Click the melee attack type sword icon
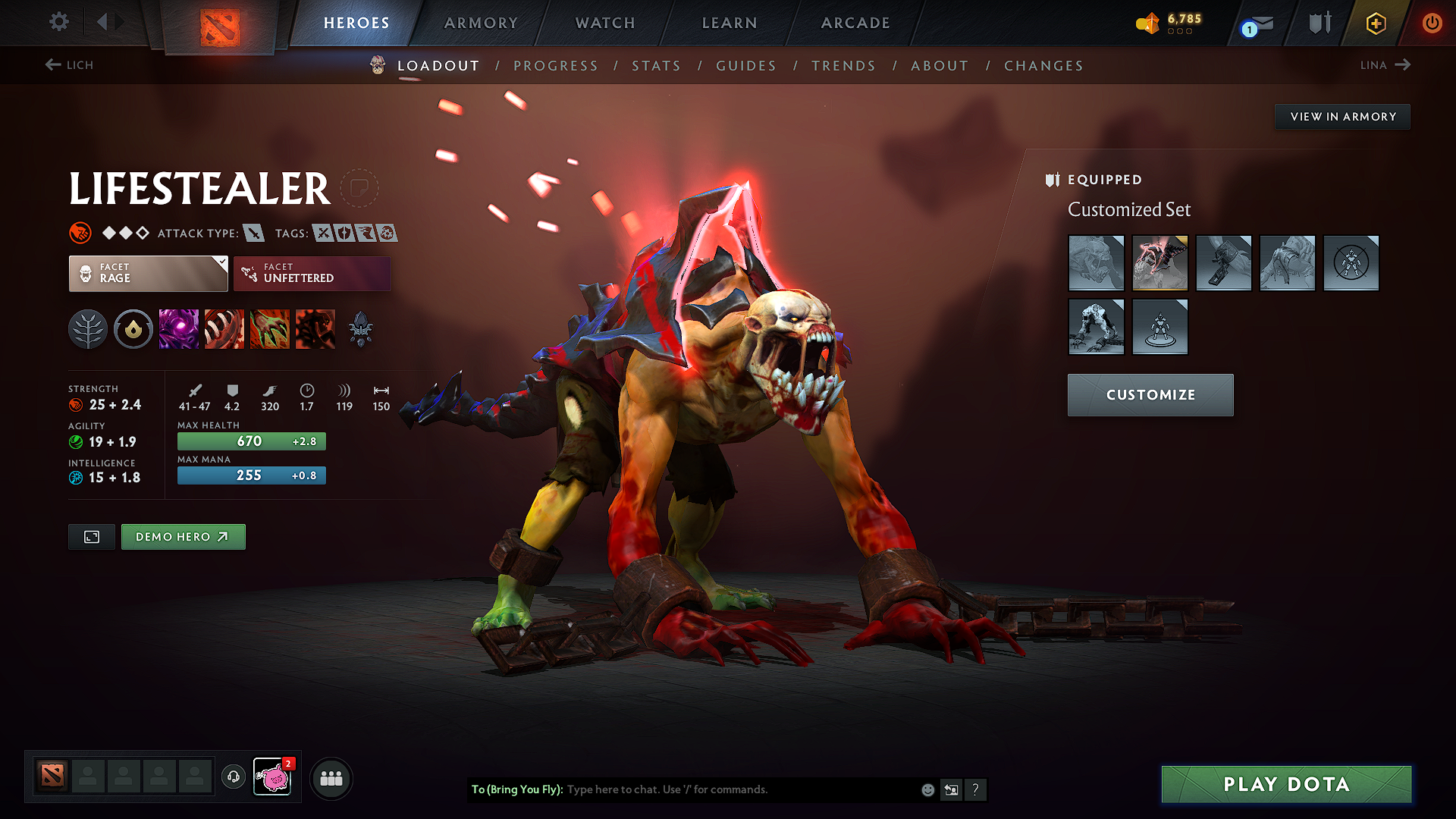 coord(253,234)
